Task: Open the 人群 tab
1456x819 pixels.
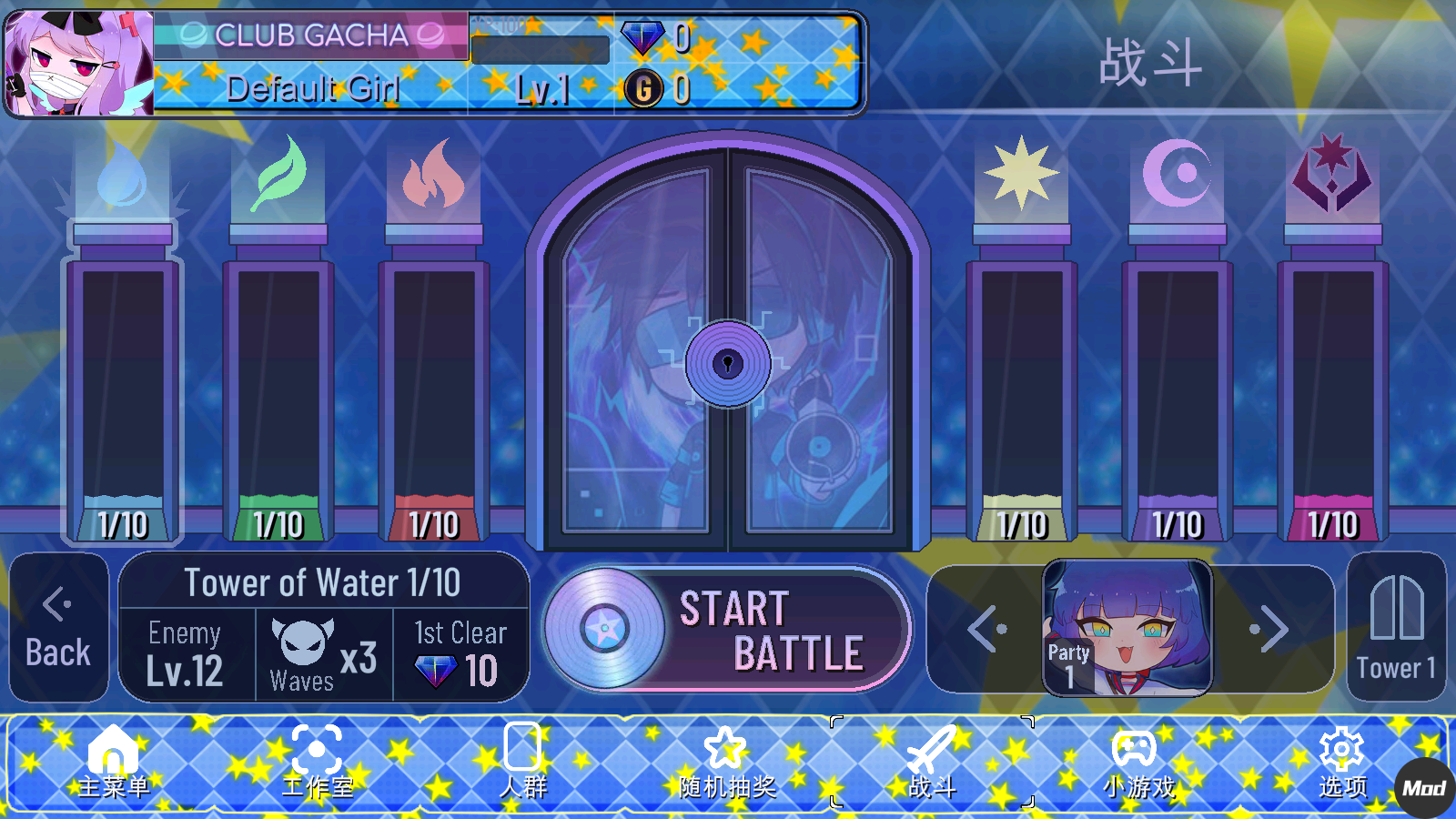Action: (x=522, y=763)
